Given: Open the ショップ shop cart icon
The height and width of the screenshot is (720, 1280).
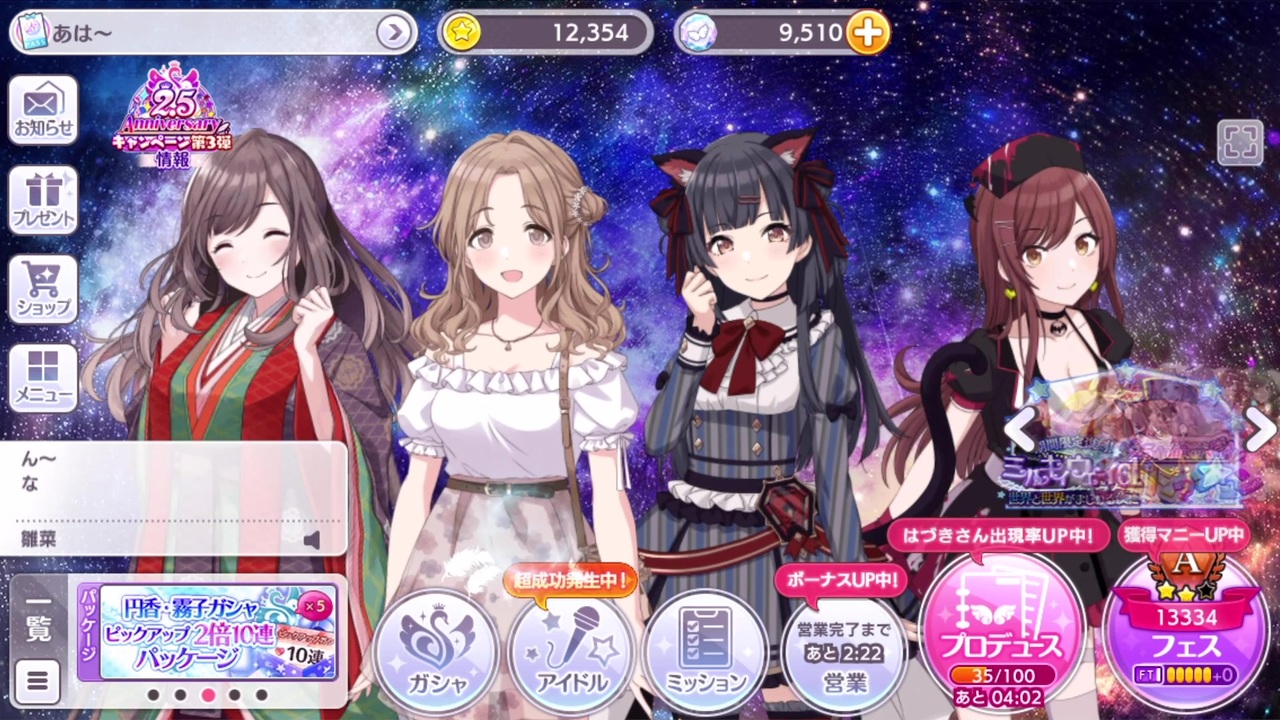Looking at the screenshot, I should 42,289.
